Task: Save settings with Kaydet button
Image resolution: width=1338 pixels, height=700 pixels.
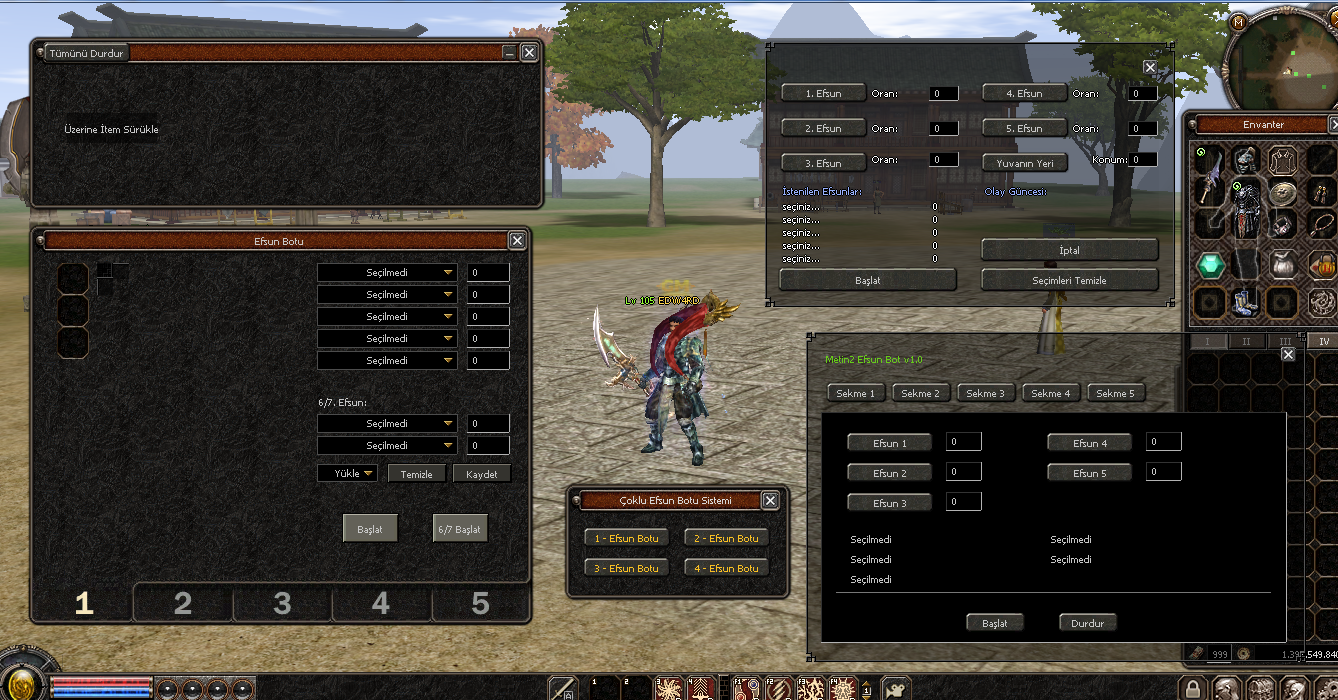Action: click(482, 474)
